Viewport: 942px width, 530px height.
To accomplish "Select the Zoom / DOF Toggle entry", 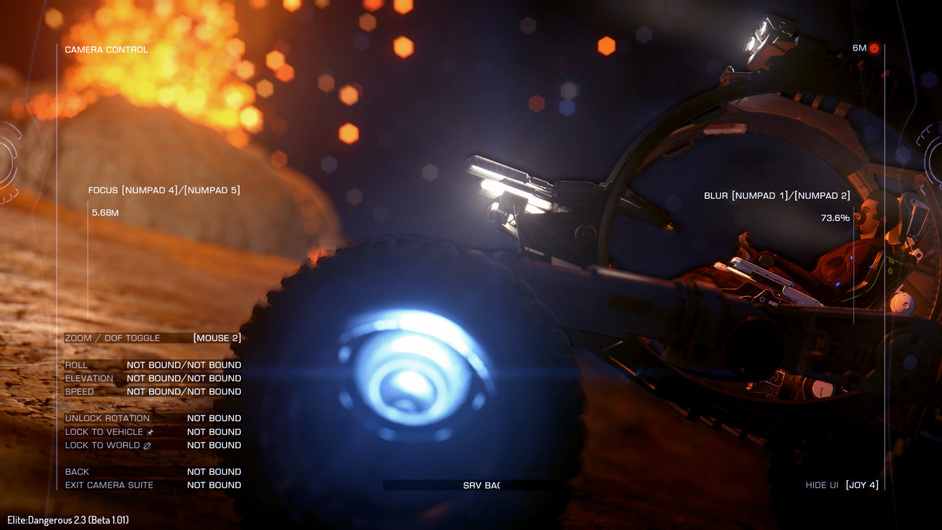I will 152,338.
